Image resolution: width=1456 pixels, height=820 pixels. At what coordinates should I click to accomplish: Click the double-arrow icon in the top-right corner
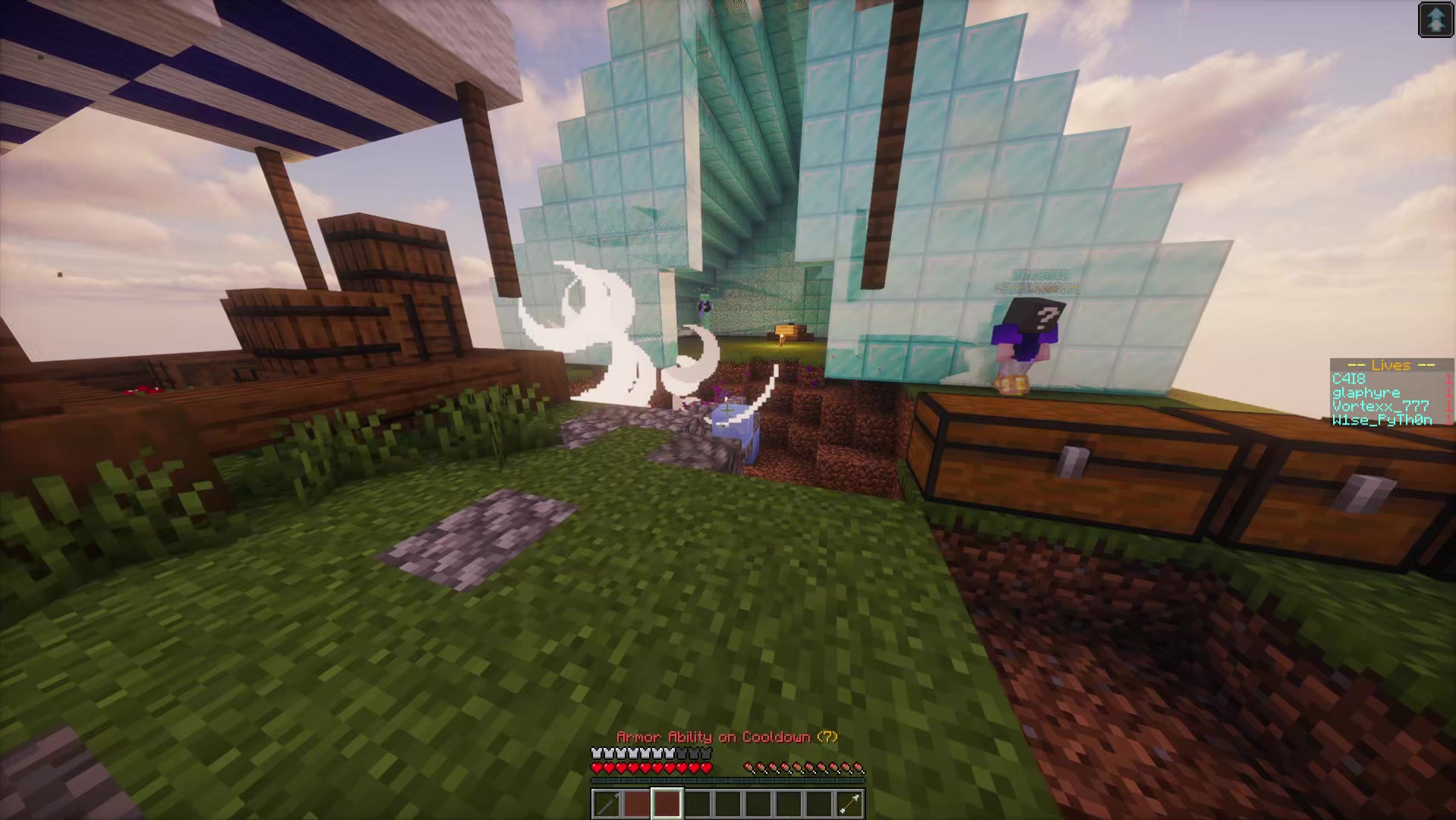tap(1436, 20)
